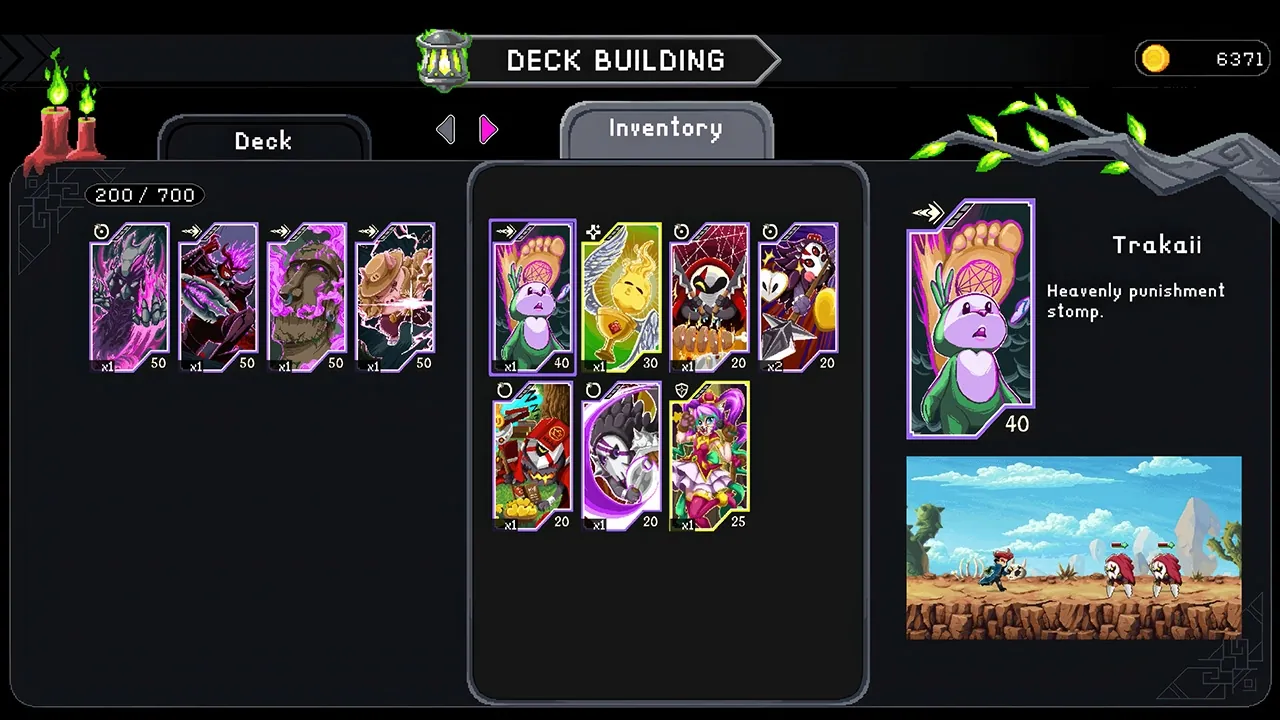Switch to the Inventory tab

tap(665, 128)
